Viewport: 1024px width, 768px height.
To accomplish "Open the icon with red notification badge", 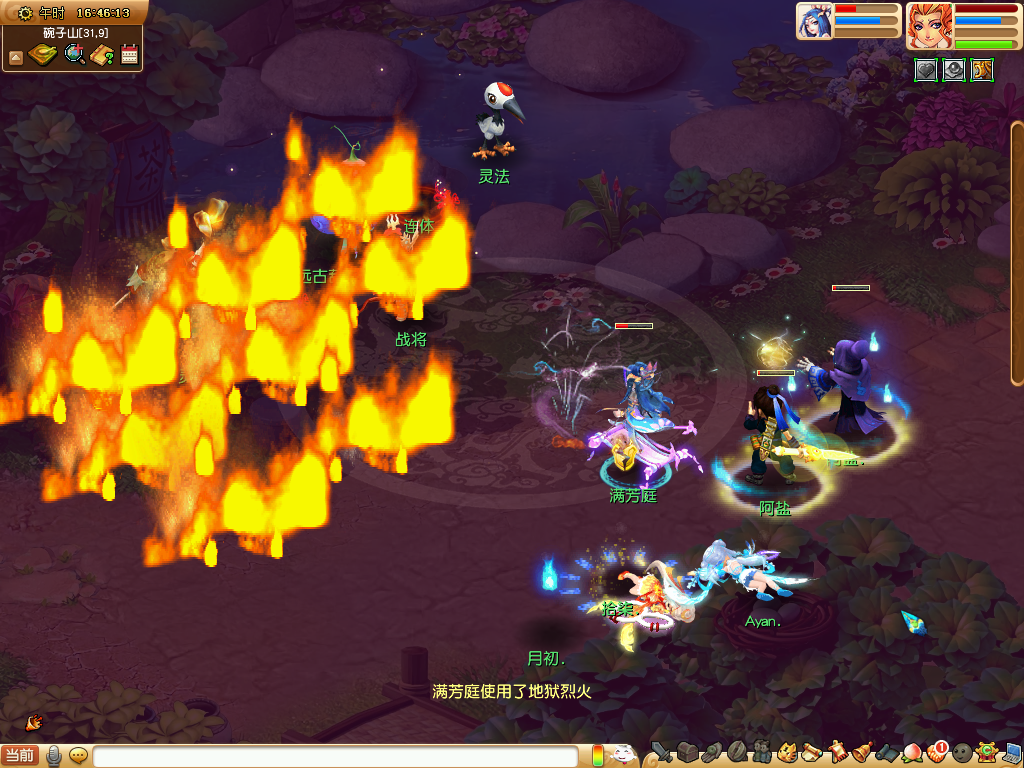I will click(936, 752).
